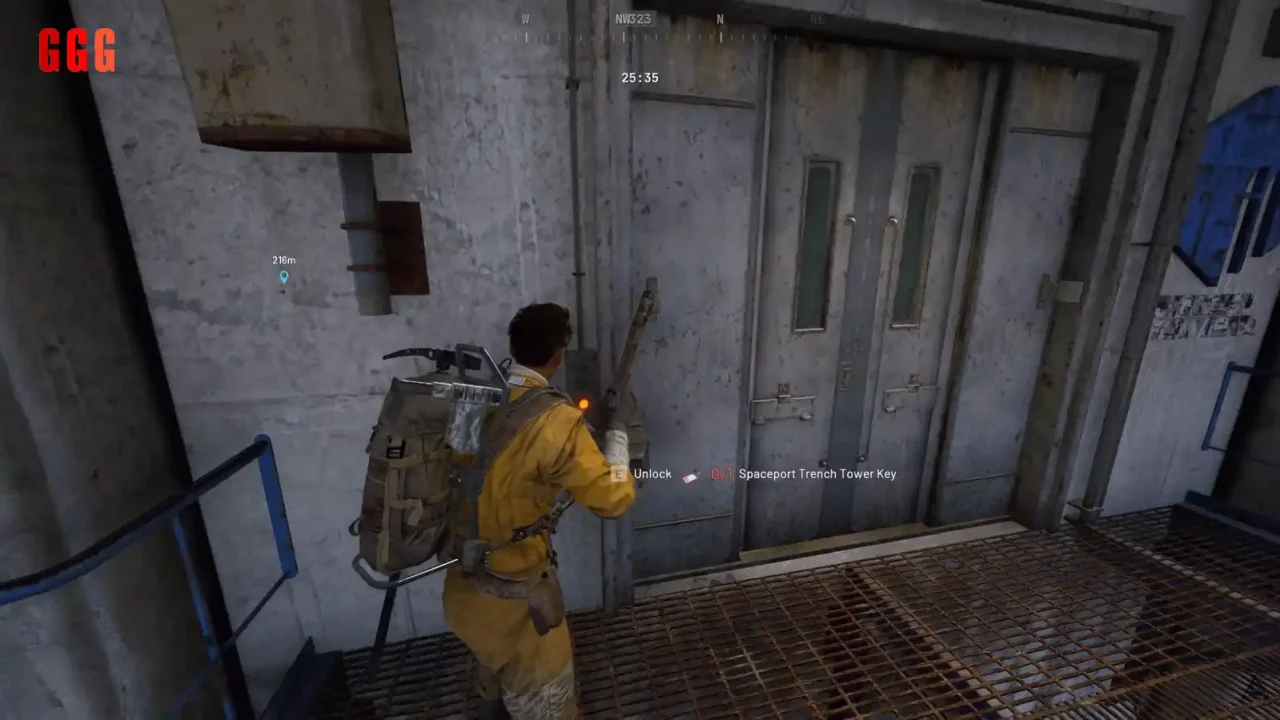Click the 0/1 key counter
1280x720 pixels.
coord(722,474)
